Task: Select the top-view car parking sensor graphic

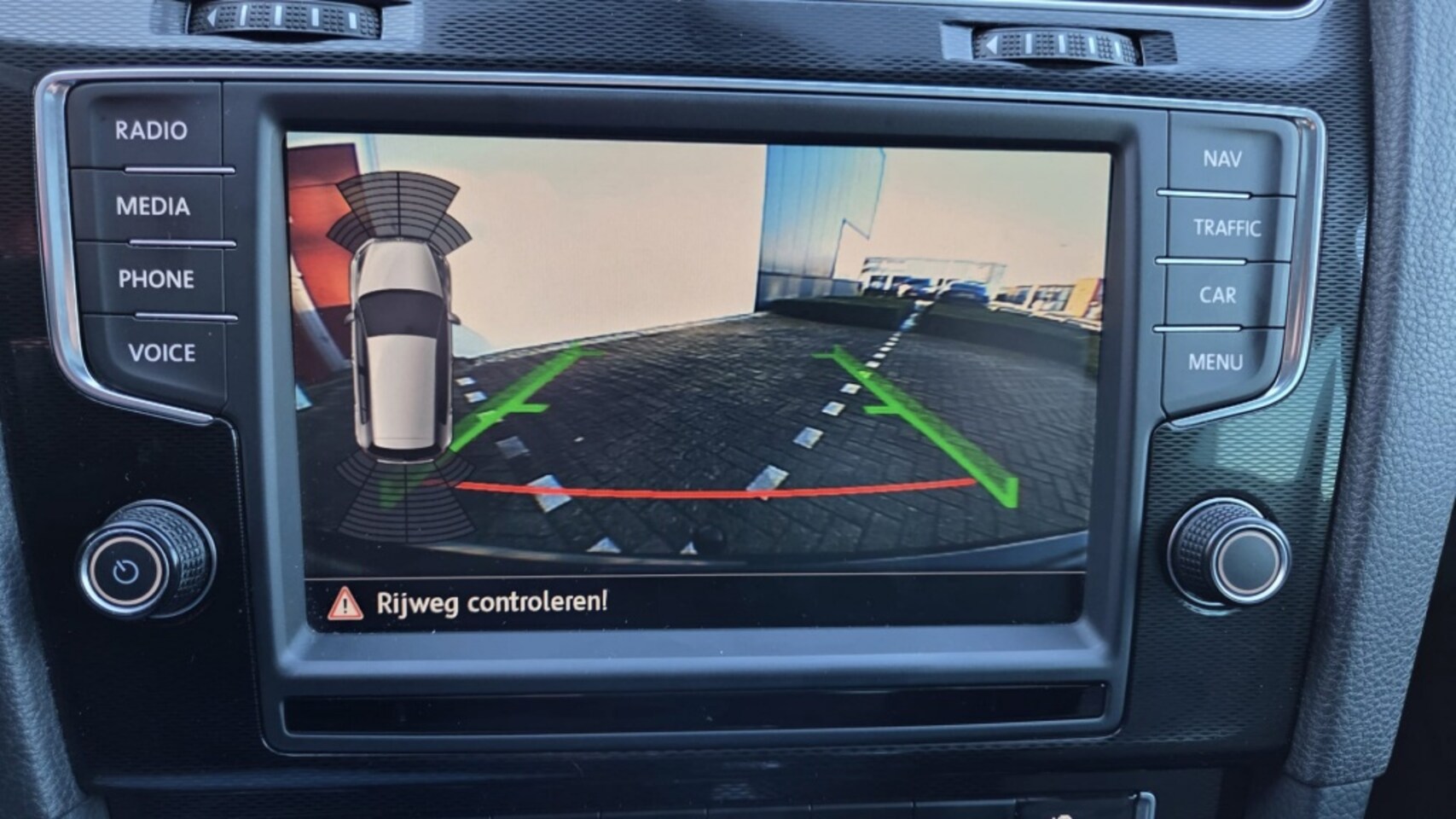Action: click(x=399, y=350)
